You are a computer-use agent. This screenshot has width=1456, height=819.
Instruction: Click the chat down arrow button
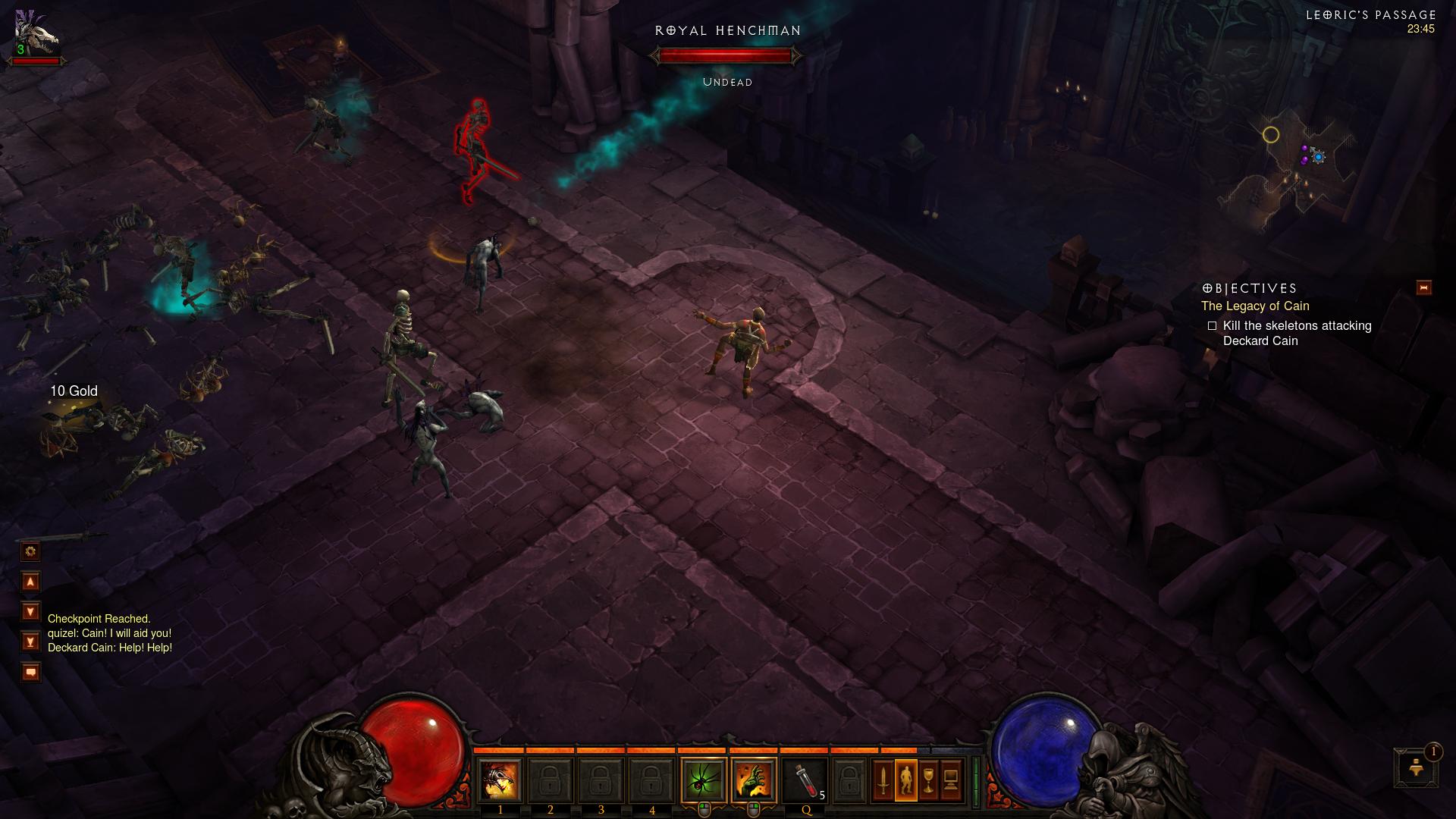(x=31, y=611)
